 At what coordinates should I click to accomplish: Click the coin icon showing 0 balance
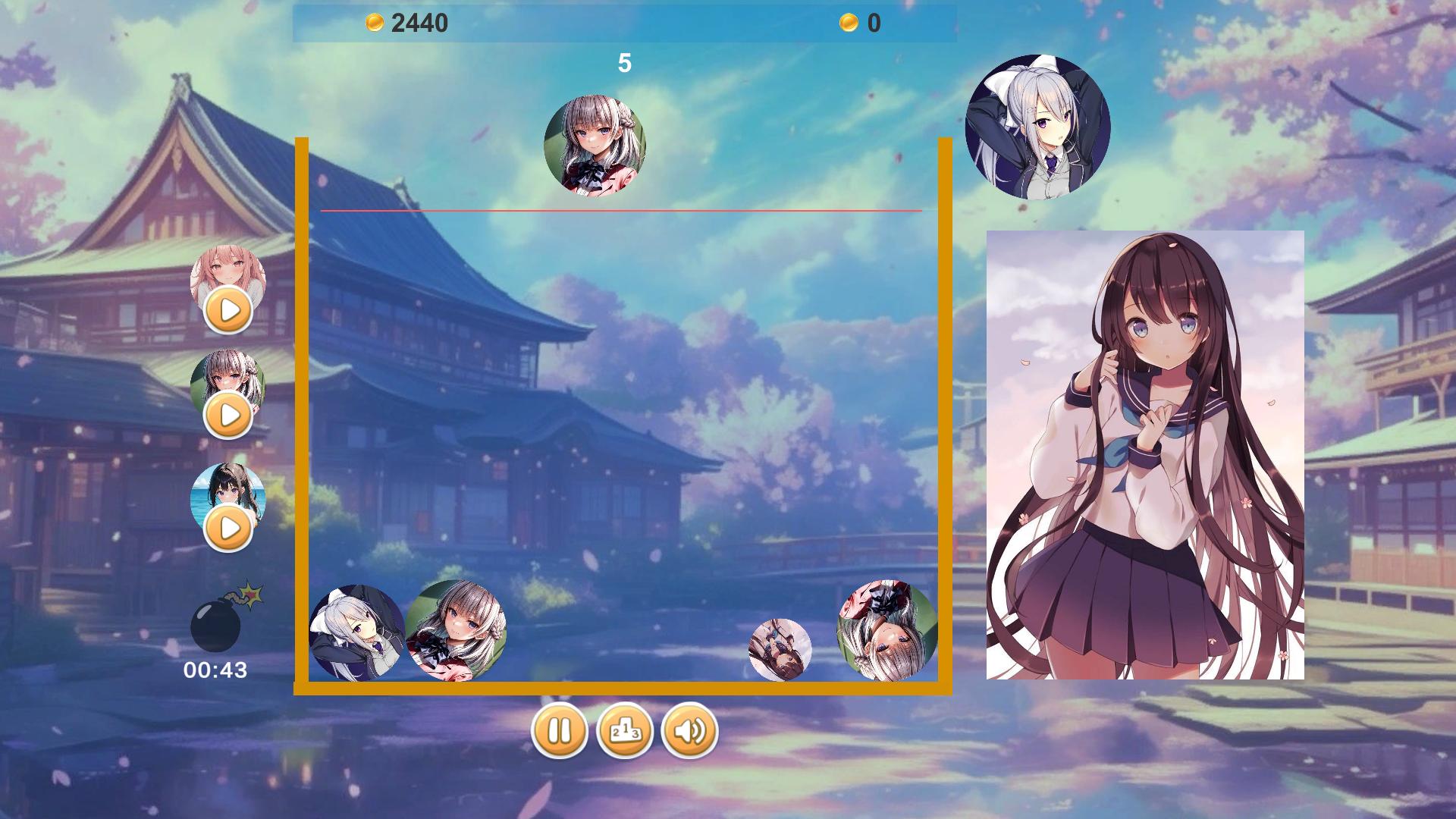tap(849, 22)
